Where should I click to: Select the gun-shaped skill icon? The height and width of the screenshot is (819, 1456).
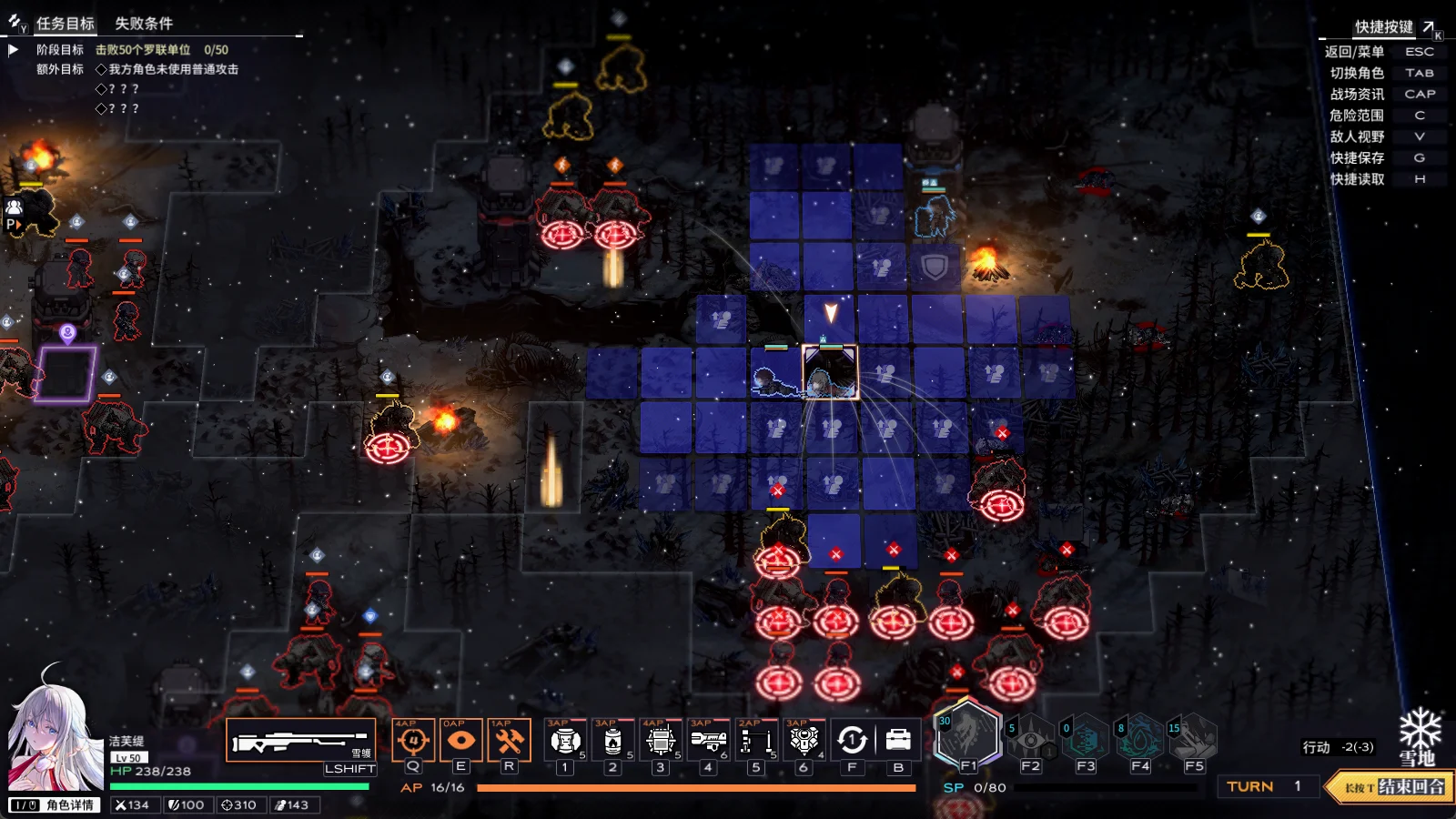[708, 741]
